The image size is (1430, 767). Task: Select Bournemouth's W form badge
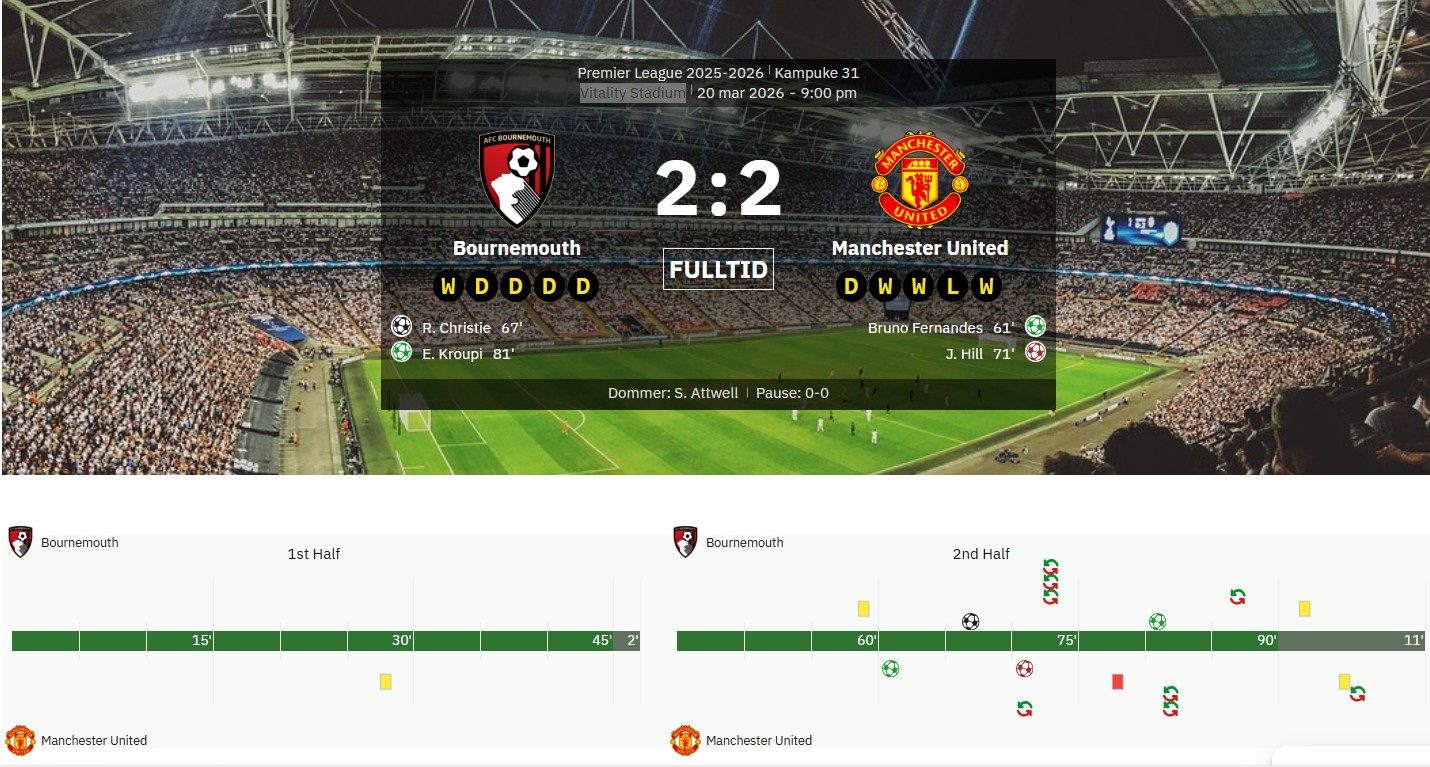click(x=448, y=287)
